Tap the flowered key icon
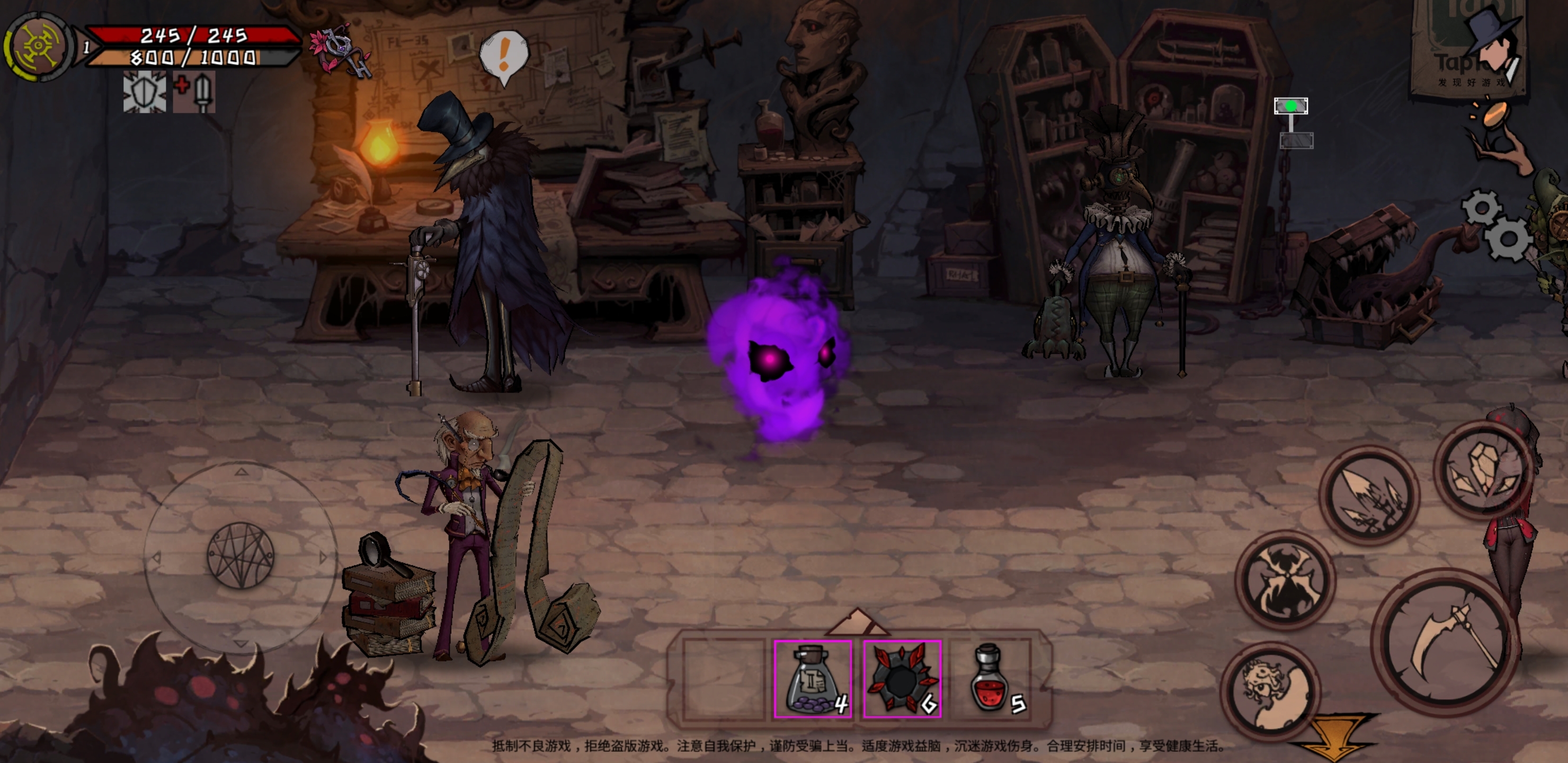 [x=341, y=51]
